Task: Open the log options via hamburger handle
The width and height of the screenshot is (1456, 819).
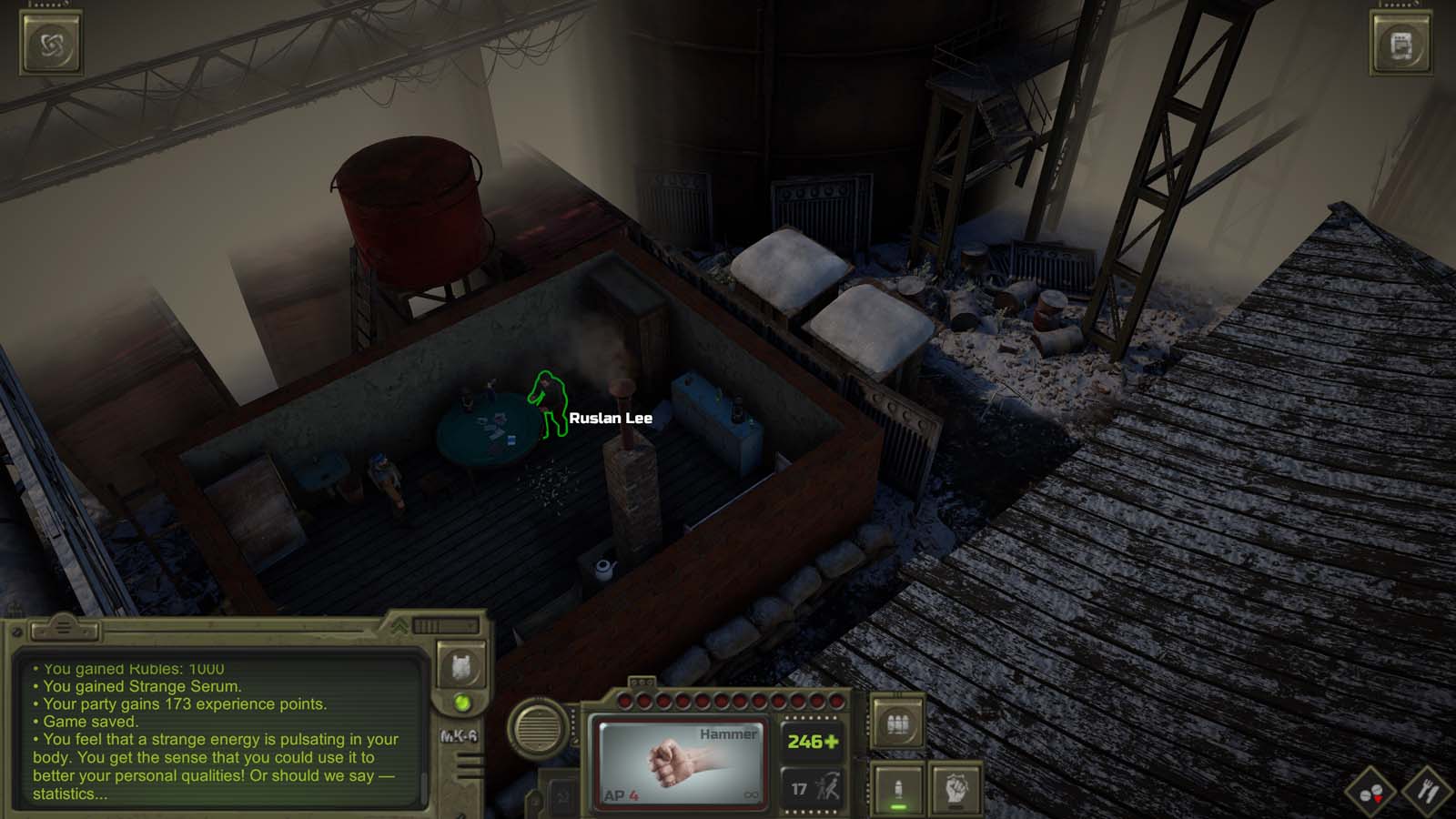Action: [62, 628]
